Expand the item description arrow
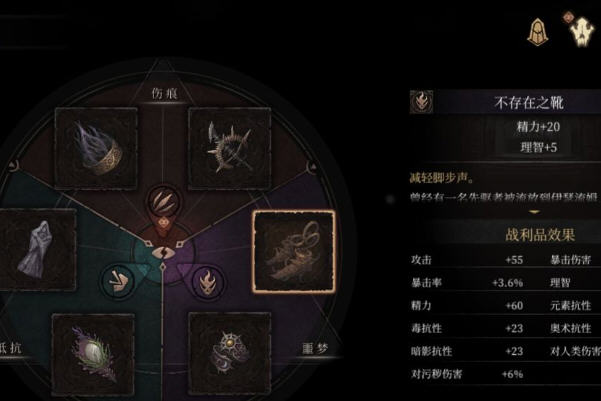The height and width of the screenshot is (401, 601). click(534, 211)
